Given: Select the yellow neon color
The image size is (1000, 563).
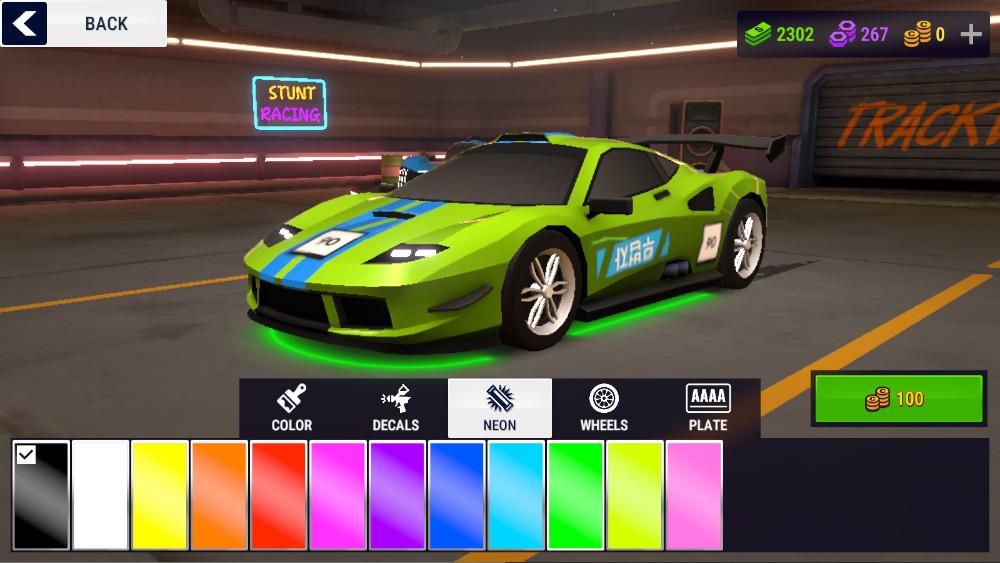Looking at the screenshot, I should 160,495.
